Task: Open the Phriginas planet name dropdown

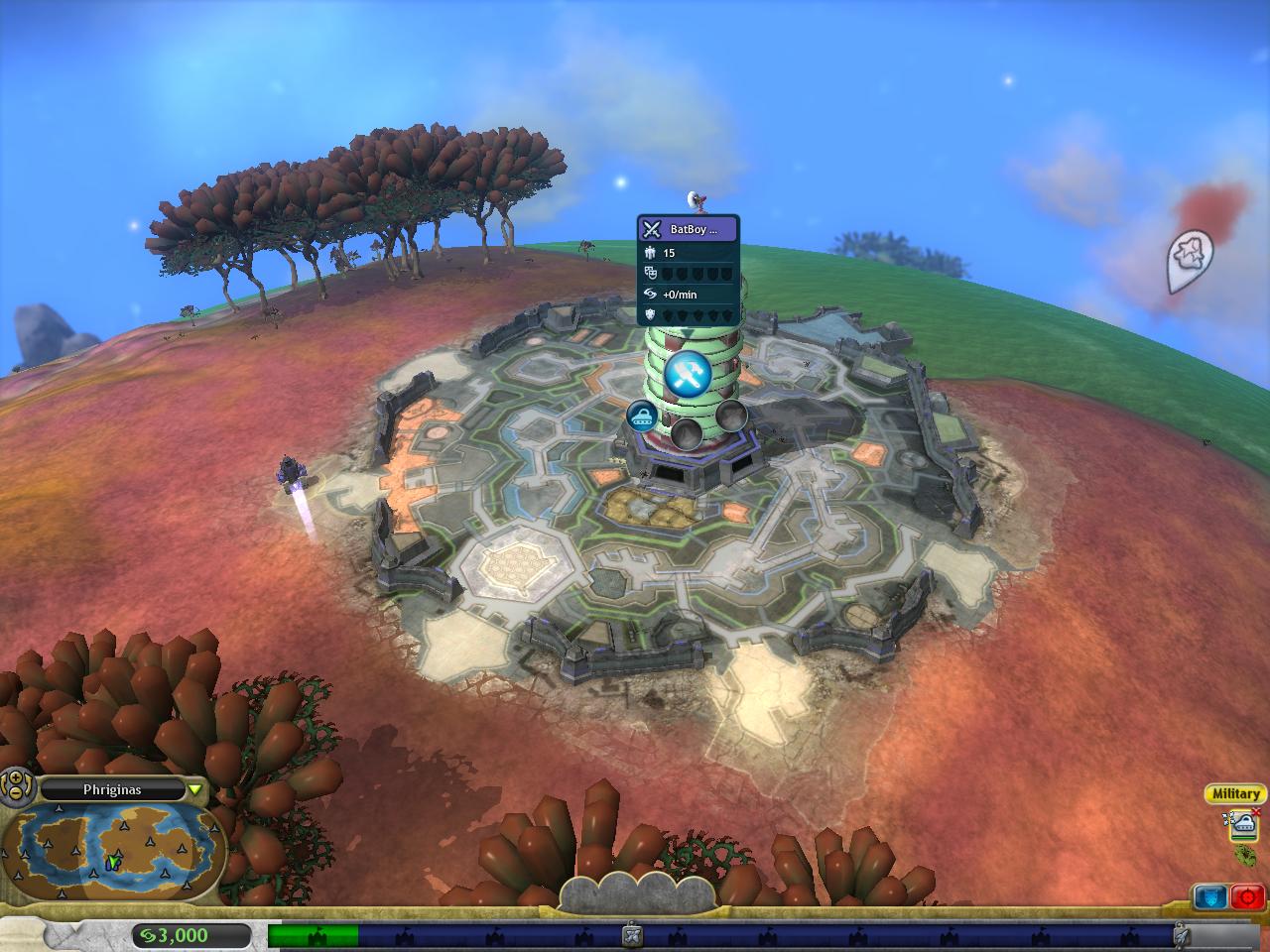Action: tap(195, 789)
